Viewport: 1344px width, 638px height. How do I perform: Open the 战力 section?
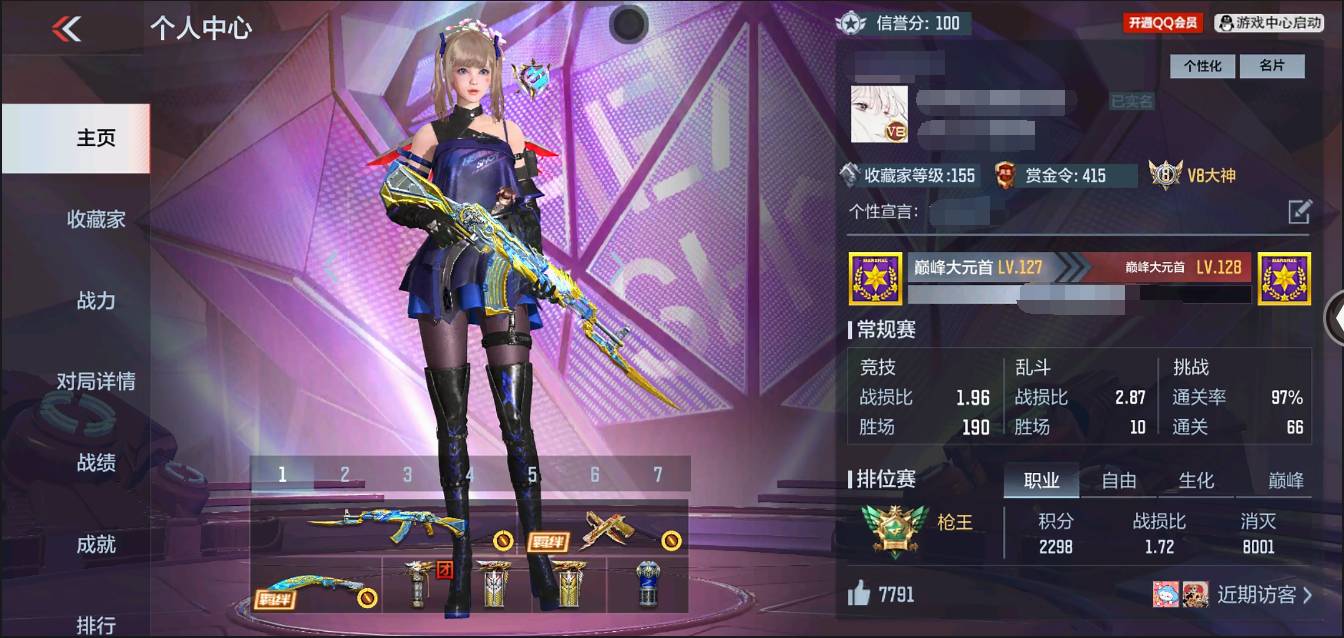tap(96, 300)
